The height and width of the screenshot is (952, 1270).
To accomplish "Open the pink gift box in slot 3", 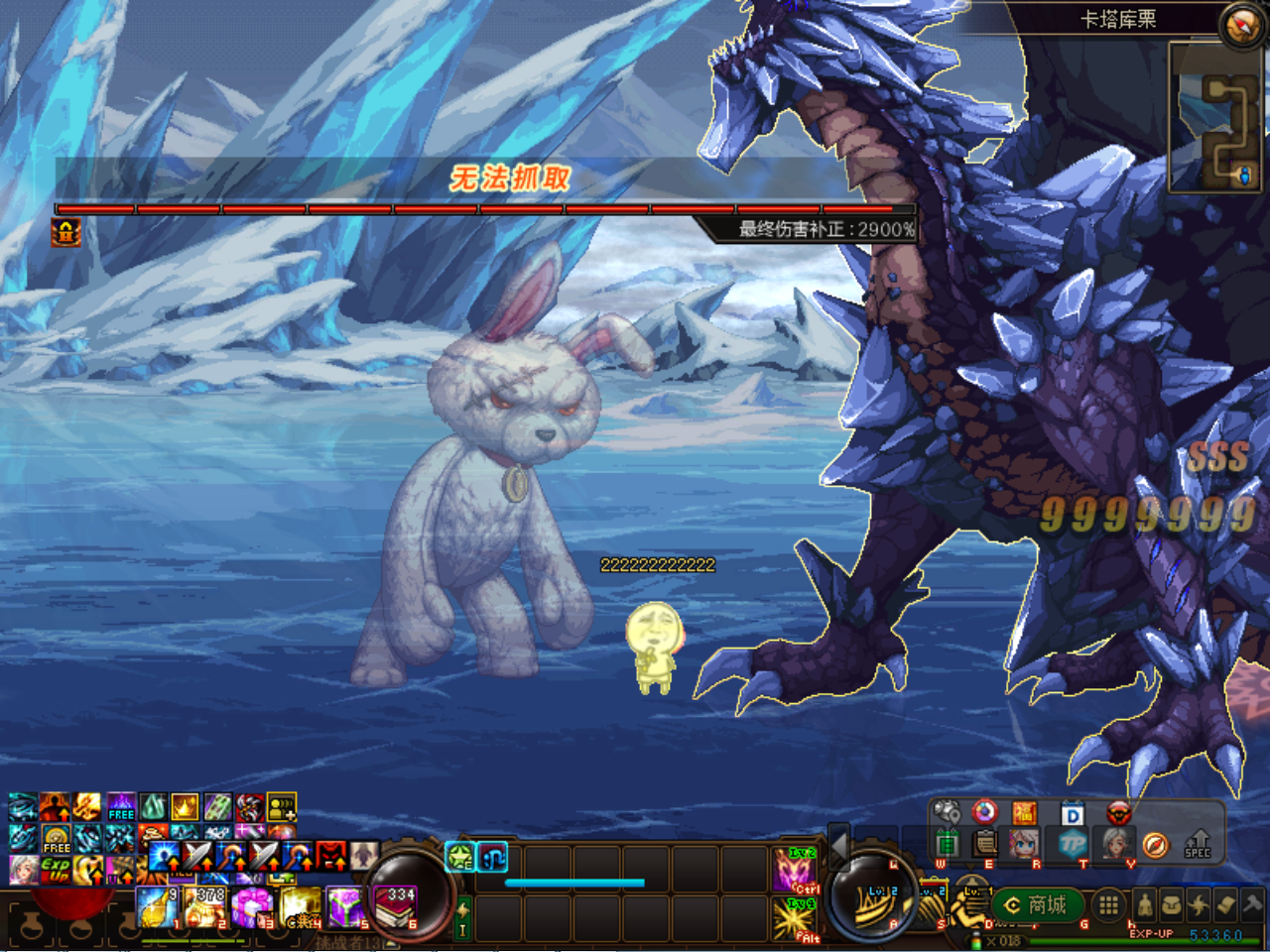I will [251, 906].
